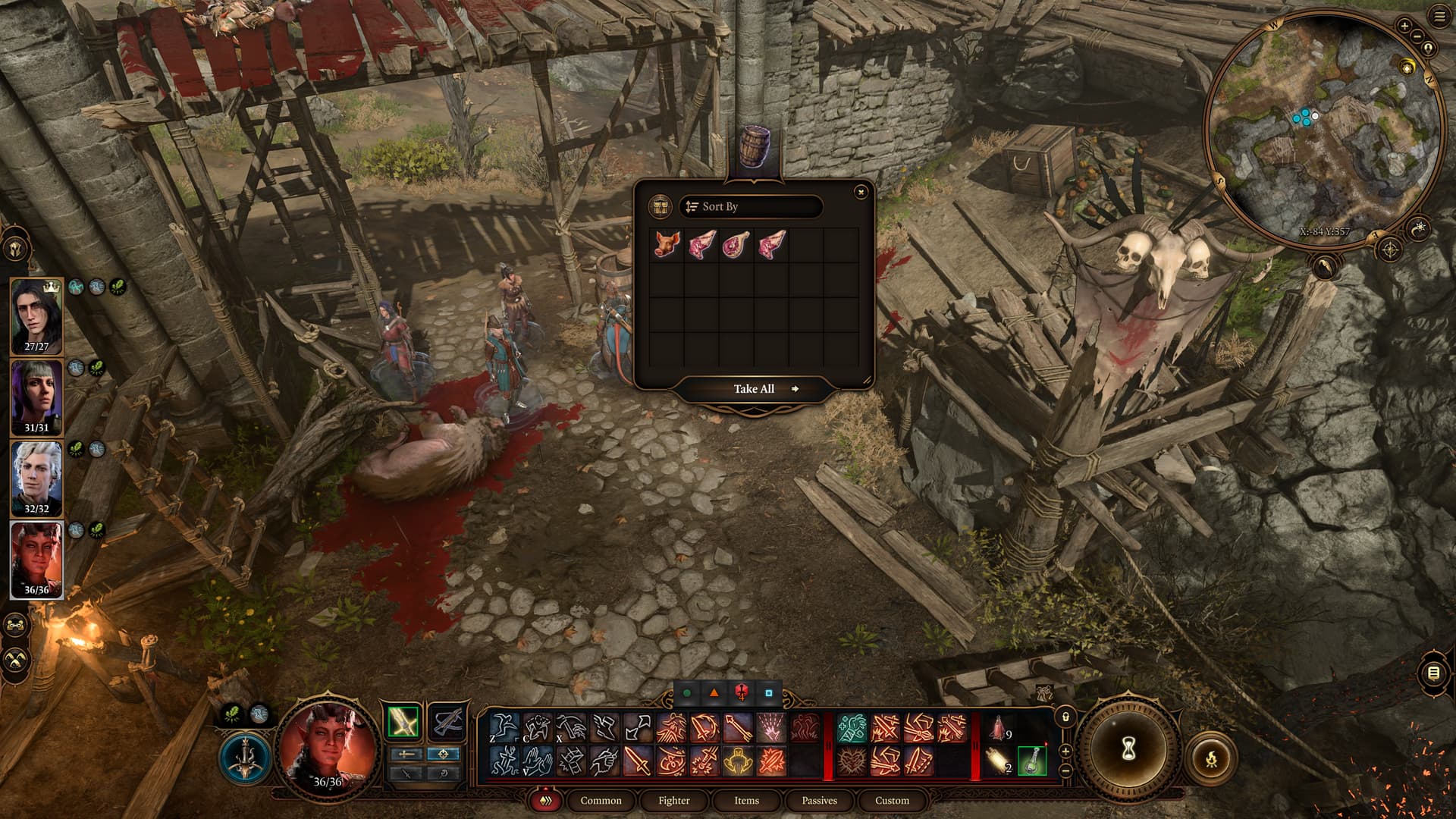The height and width of the screenshot is (819, 1456).
Task: Select the 27/27 party member portrait
Action: pos(36,315)
